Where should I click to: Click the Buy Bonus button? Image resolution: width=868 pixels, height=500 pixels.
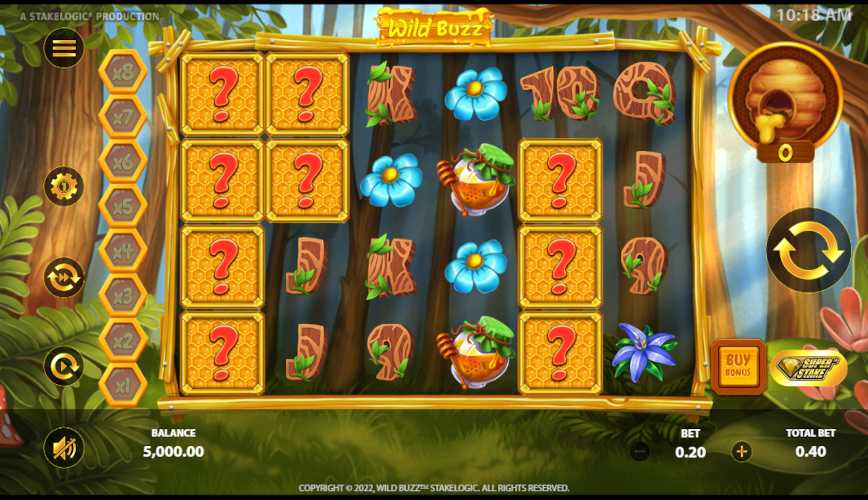(x=738, y=367)
